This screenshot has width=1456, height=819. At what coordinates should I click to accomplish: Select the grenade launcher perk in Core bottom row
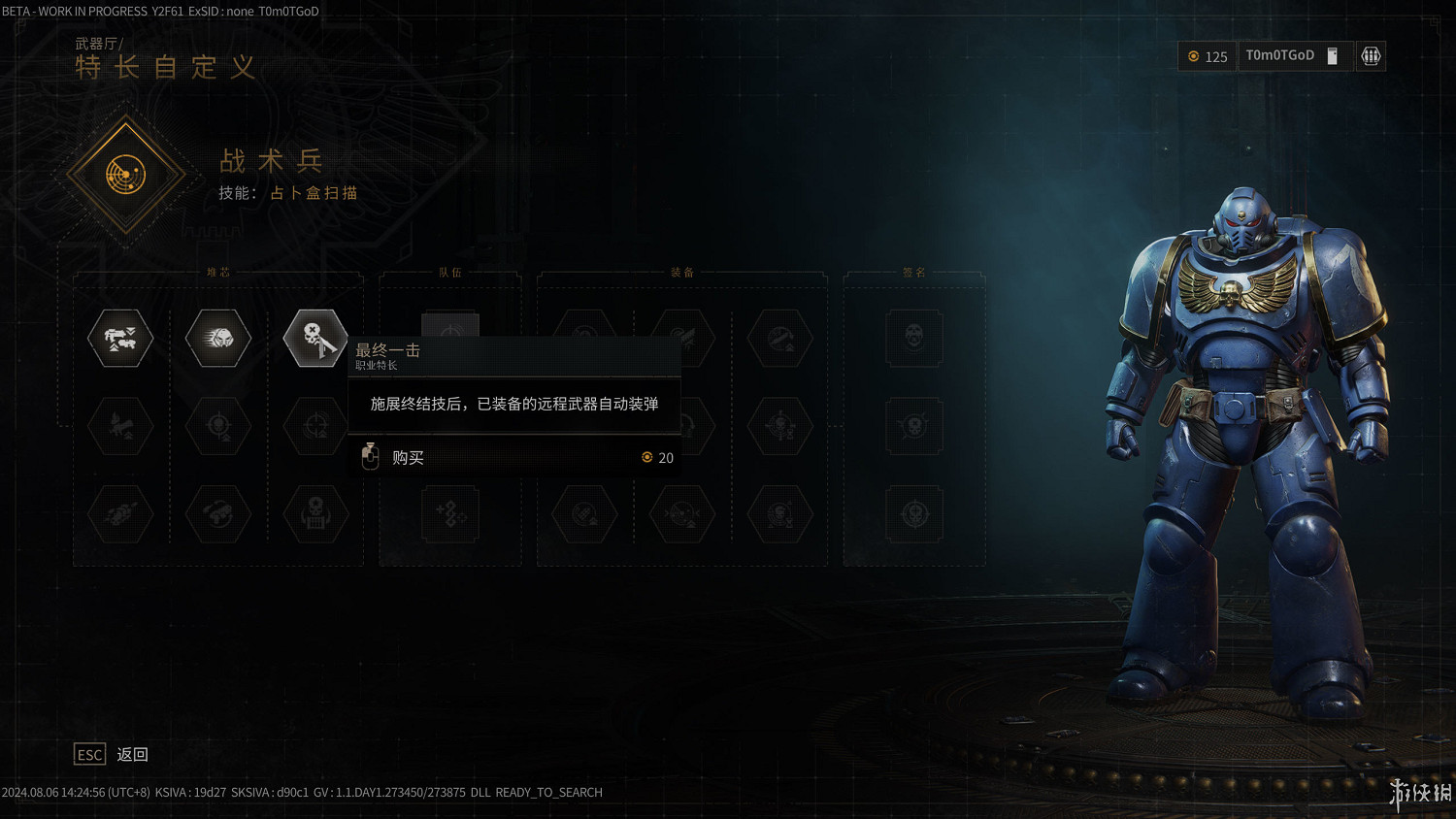[x=216, y=514]
